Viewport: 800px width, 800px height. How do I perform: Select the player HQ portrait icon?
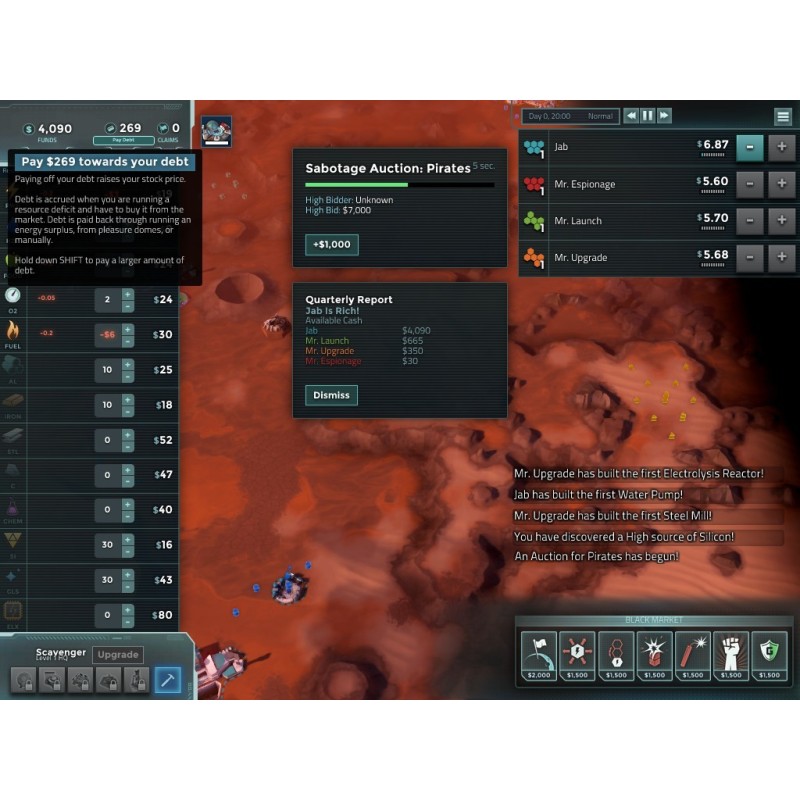coord(216,131)
